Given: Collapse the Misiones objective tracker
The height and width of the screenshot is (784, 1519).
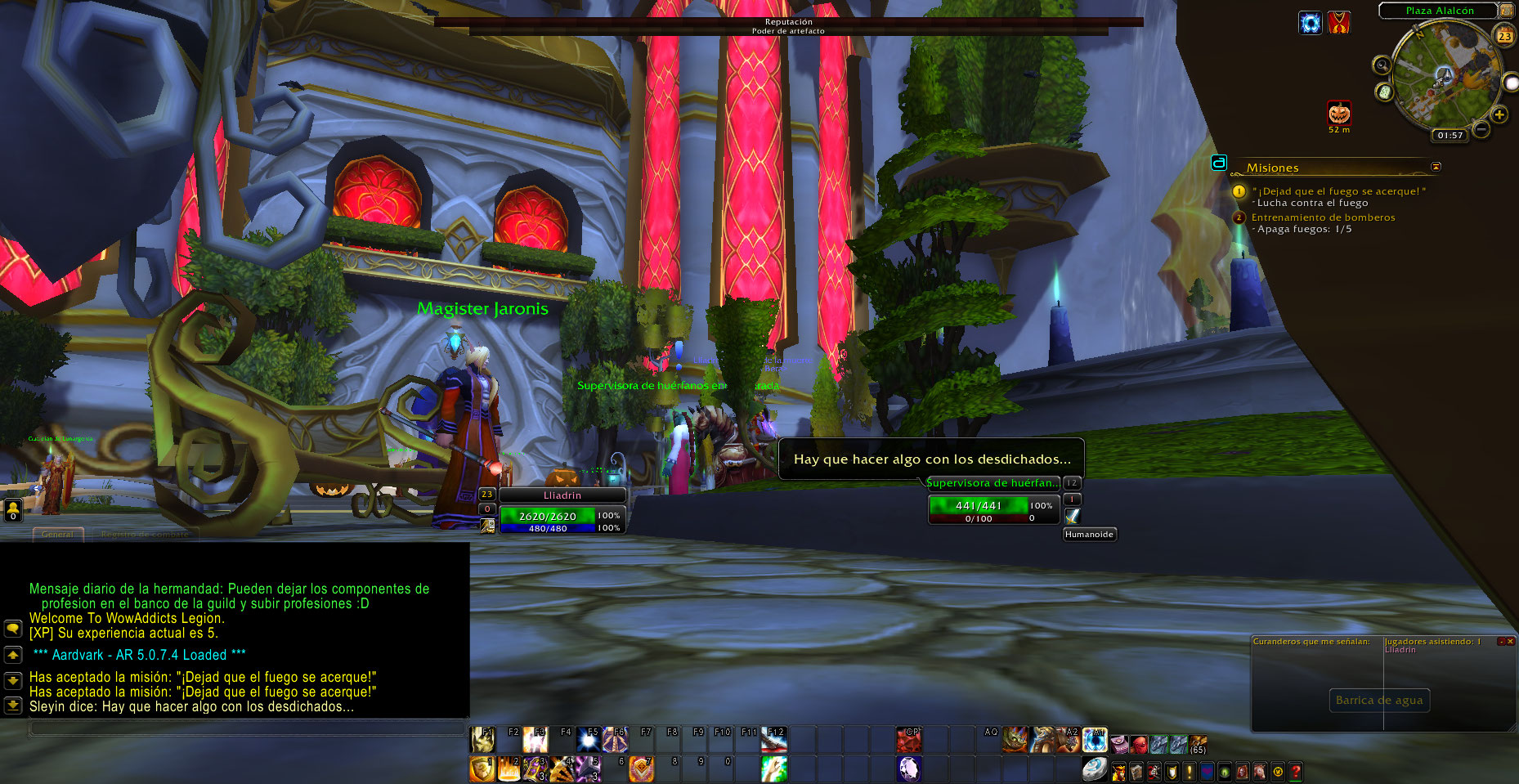Looking at the screenshot, I should click(1436, 167).
